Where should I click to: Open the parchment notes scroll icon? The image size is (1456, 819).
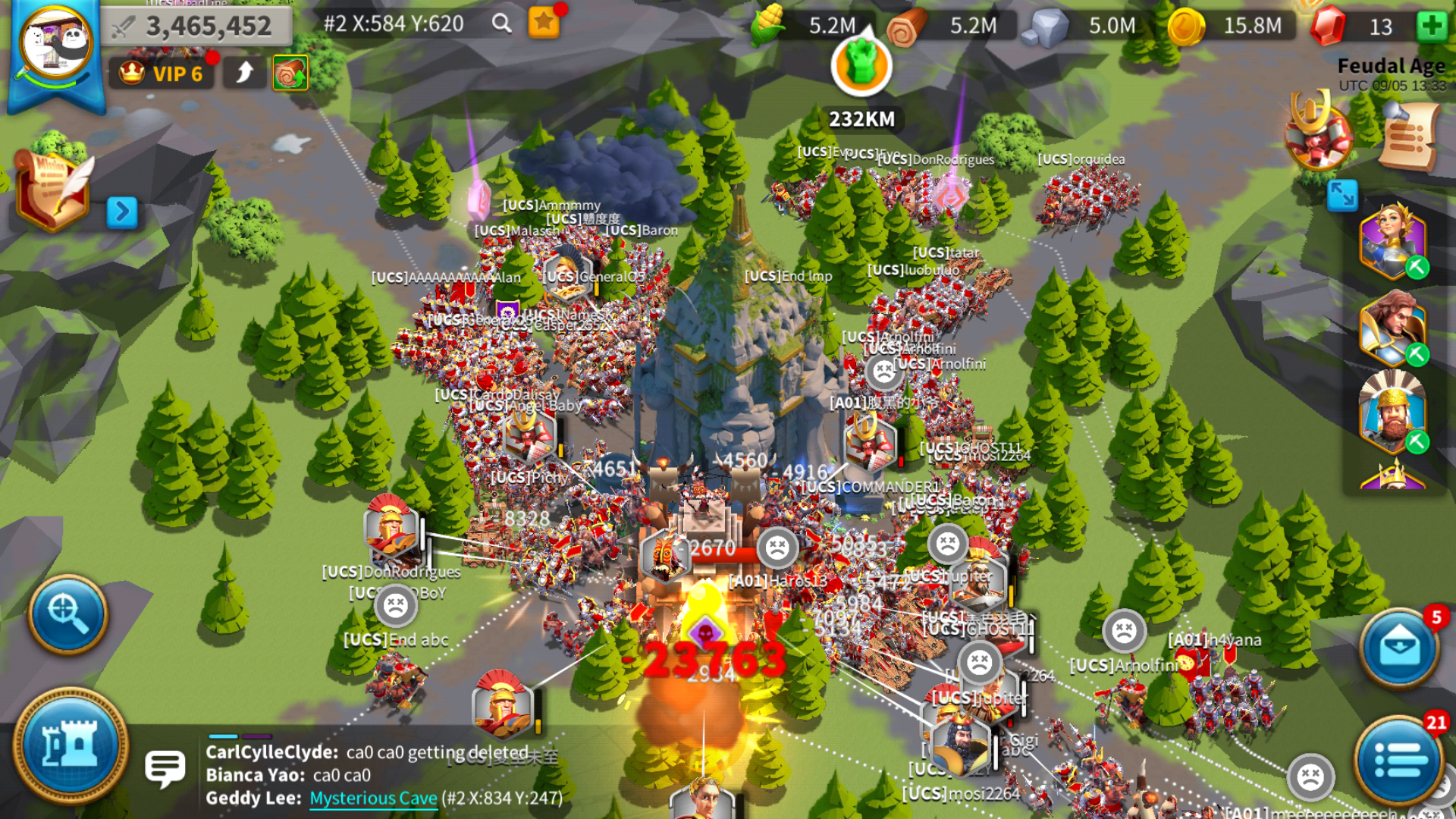click(1409, 136)
